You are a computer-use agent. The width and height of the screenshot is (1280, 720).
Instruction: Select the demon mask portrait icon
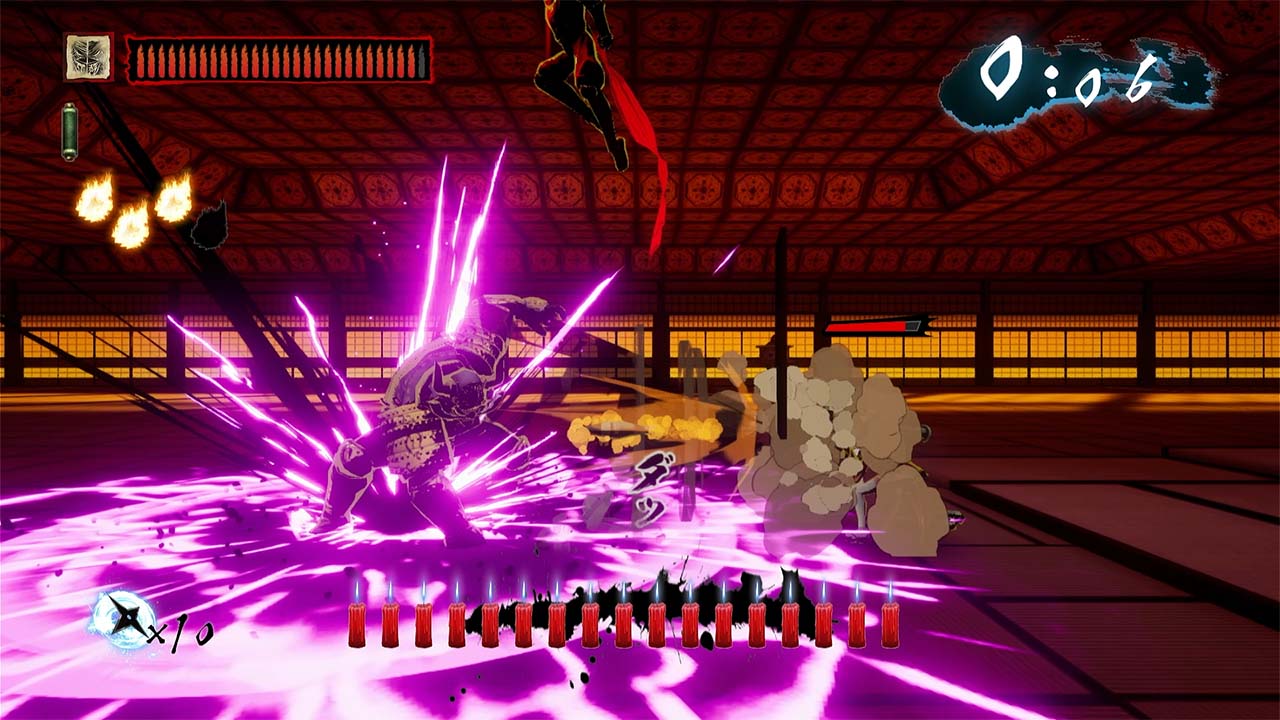pyautogui.click(x=90, y=55)
